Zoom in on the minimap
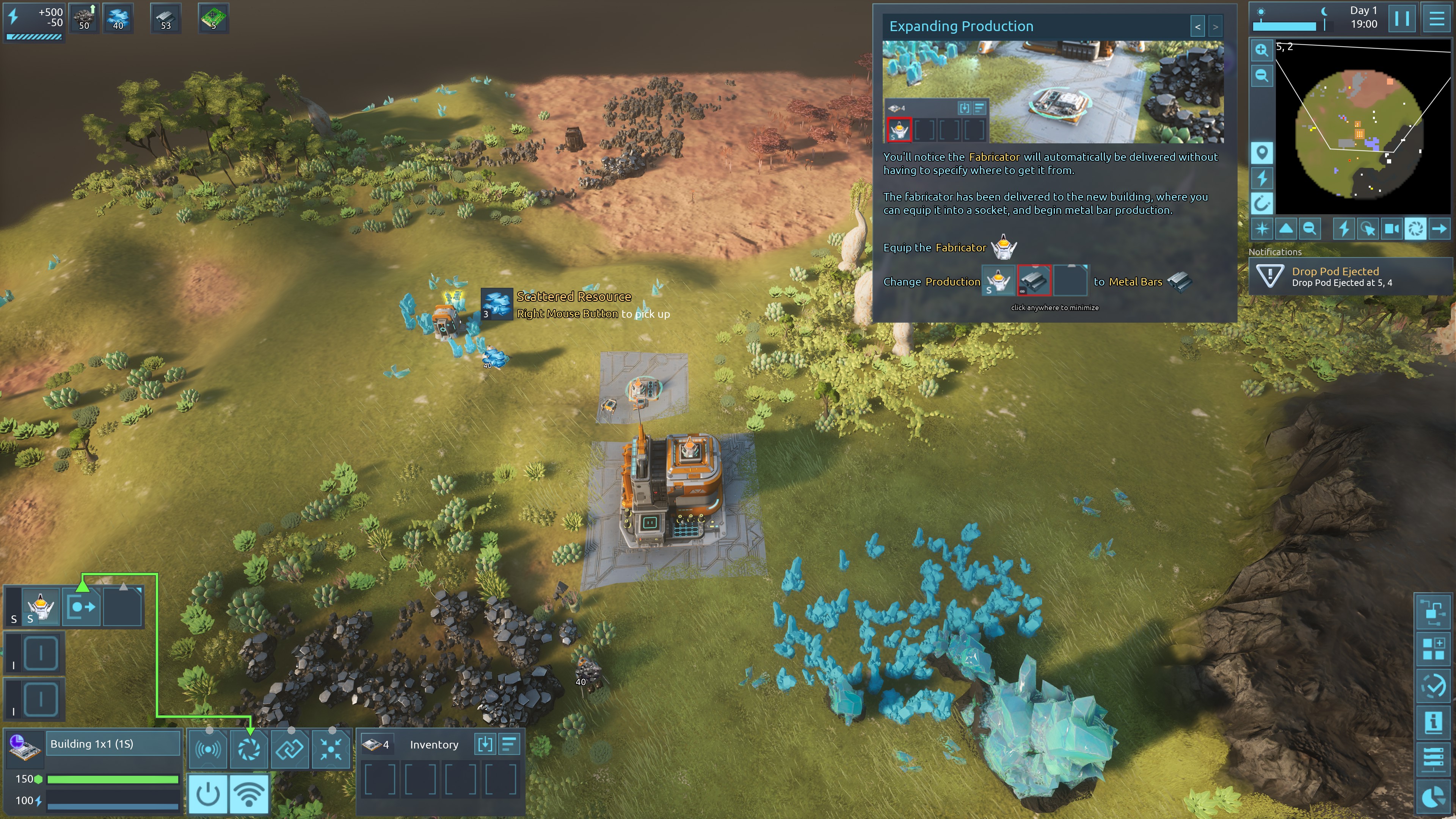This screenshot has width=1456, height=819. [1261, 50]
